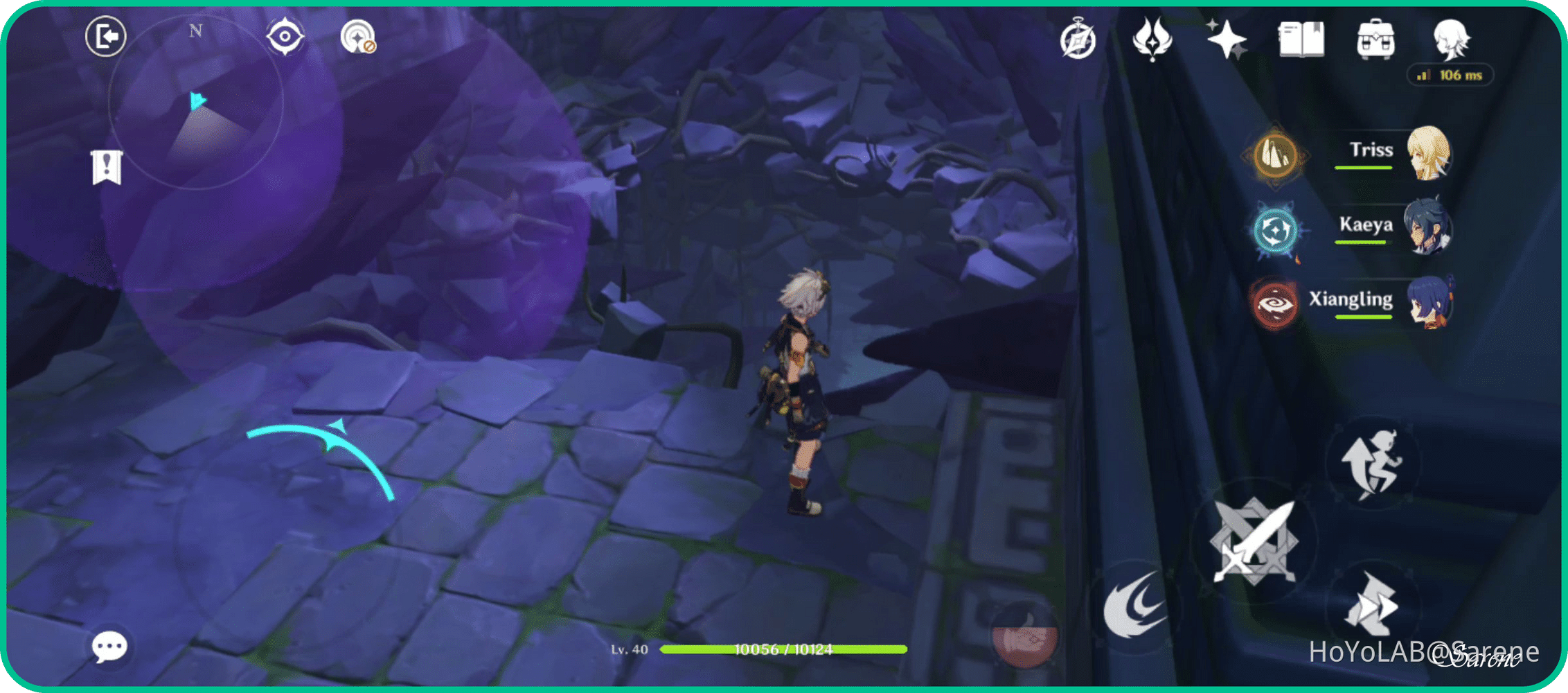Click the leave domain icon
The width and height of the screenshot is (1568, 693).
pyautogui.click(x=105, y=36)
